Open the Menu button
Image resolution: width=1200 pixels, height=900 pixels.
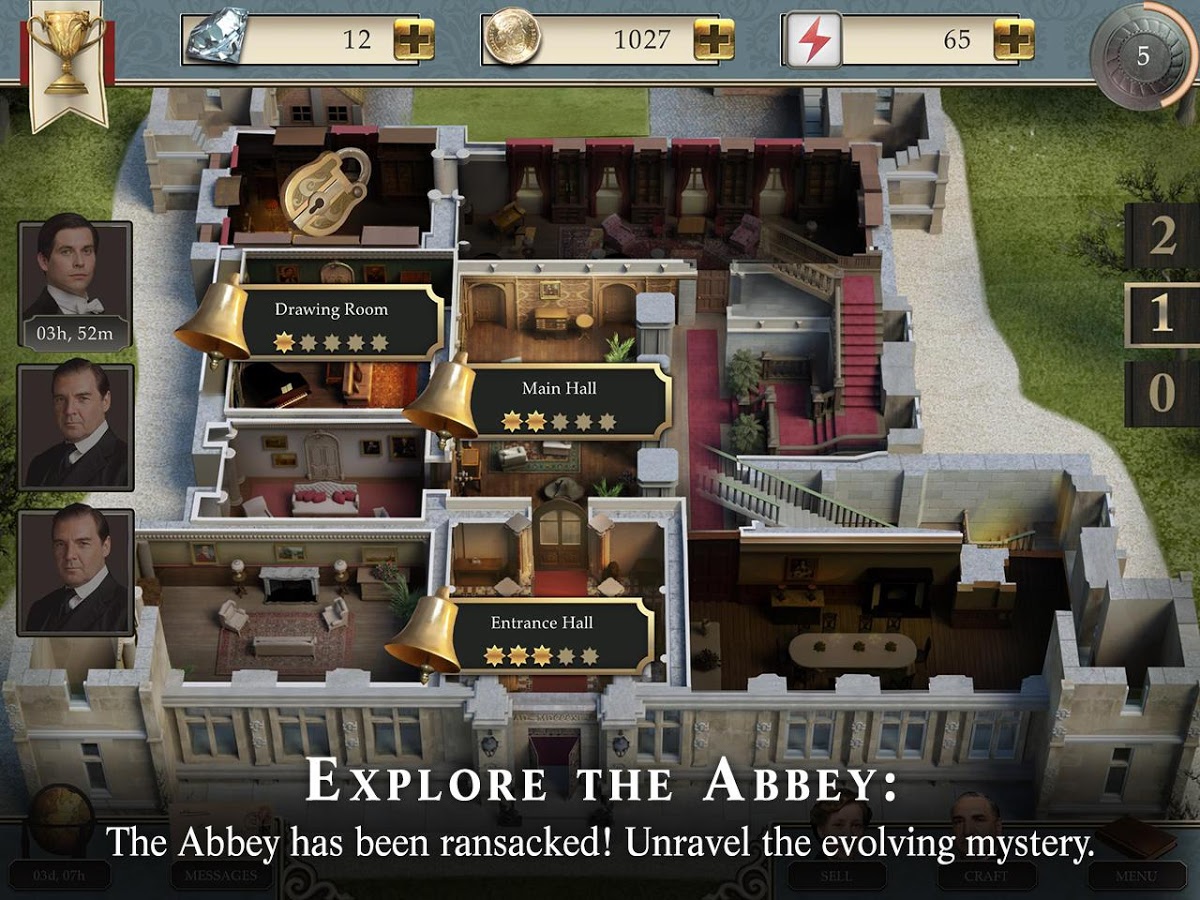tap(1137, 875)
